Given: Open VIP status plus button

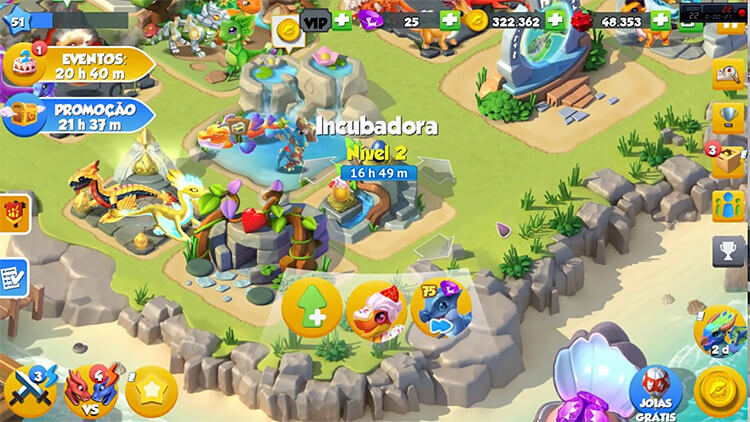Looking at the screenshot, I should (x=342, y=20).
